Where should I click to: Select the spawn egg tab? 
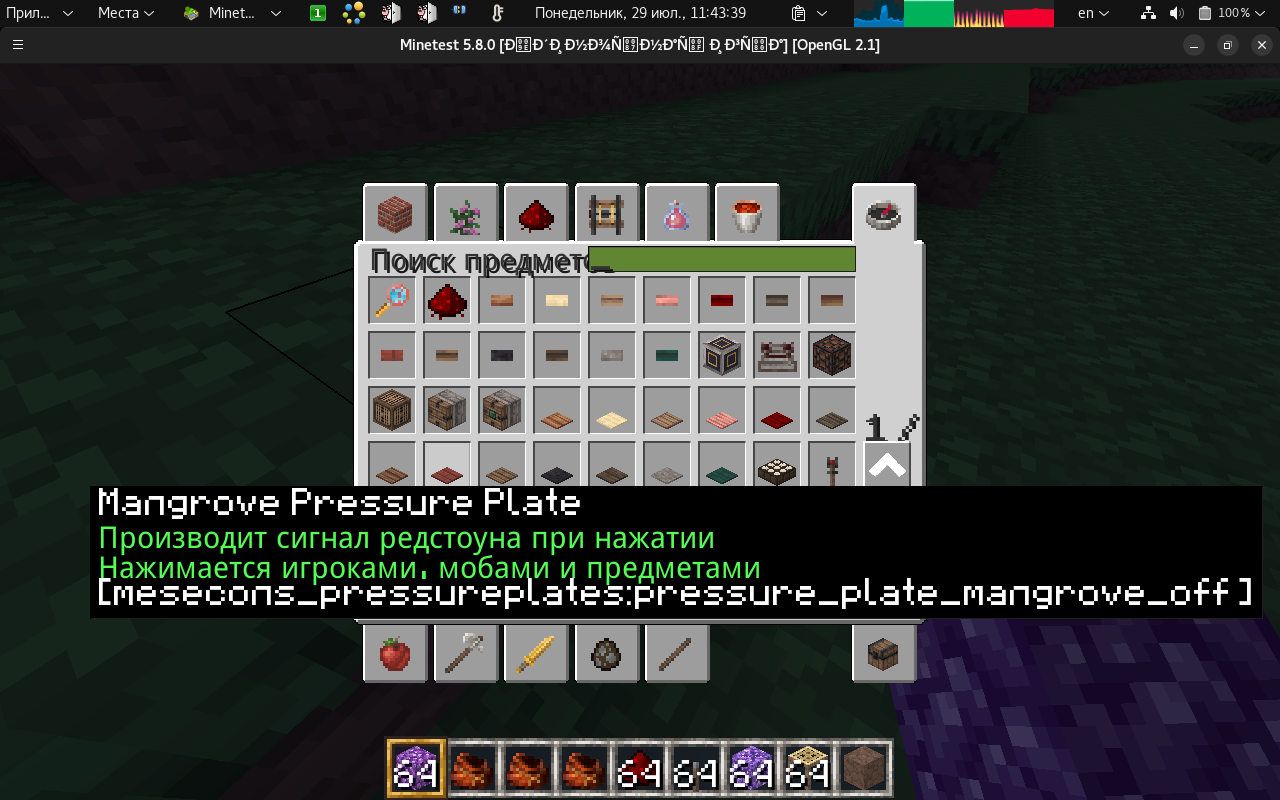point(607,654)
